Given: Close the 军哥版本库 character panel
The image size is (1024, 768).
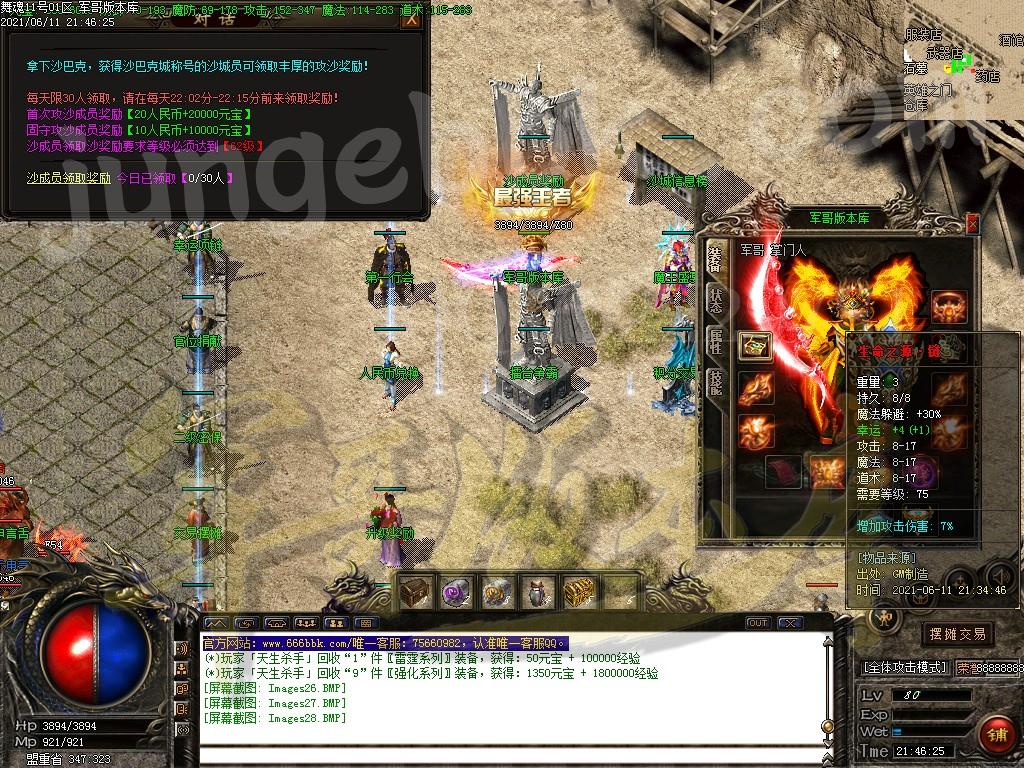Looking at the screenshot, I should [x=972, y=224].
